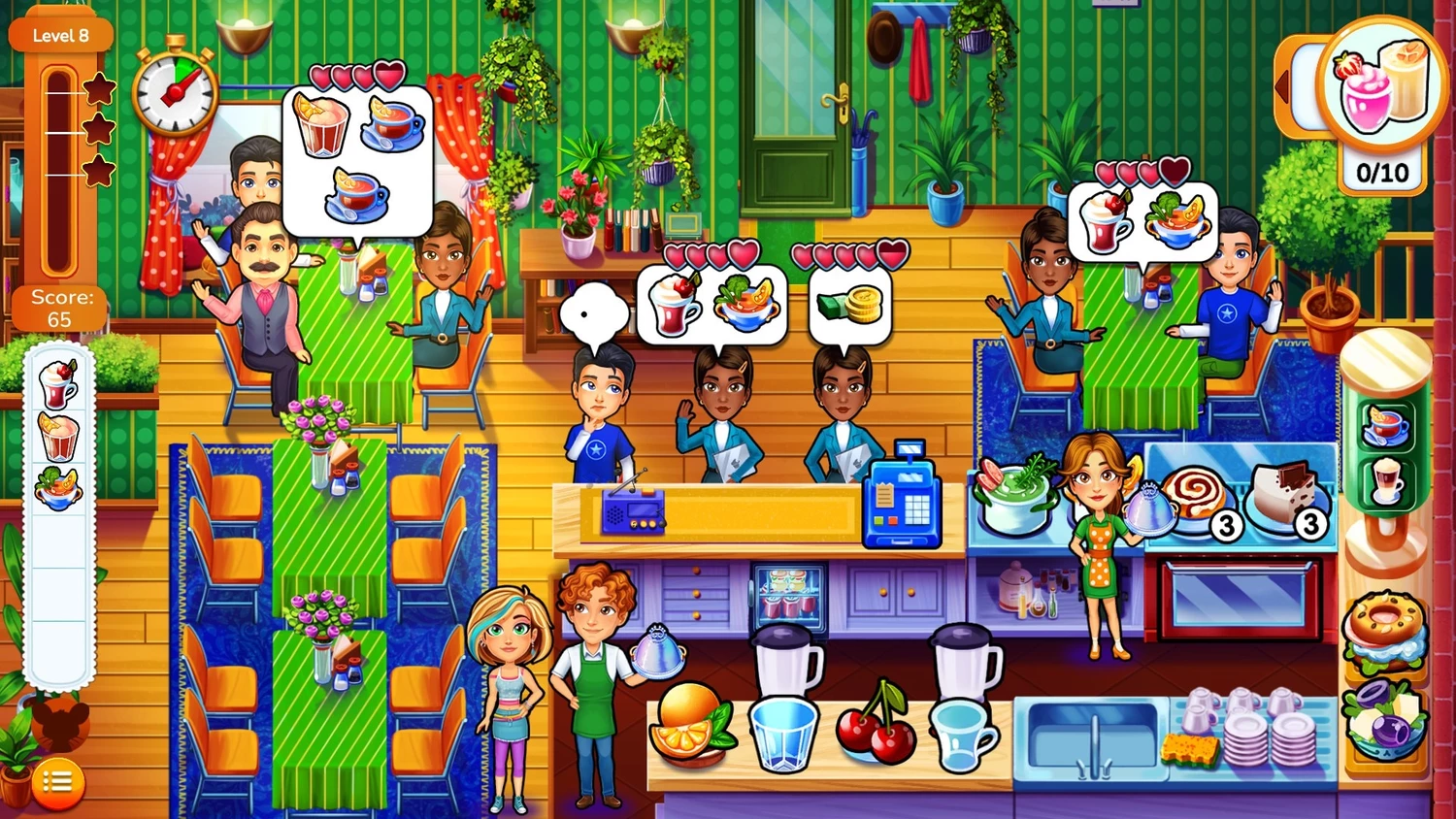This screenshot has width=1456, height=819.
Task: Choose the orange tea on the drink machine
Action: click(1385, 425)
